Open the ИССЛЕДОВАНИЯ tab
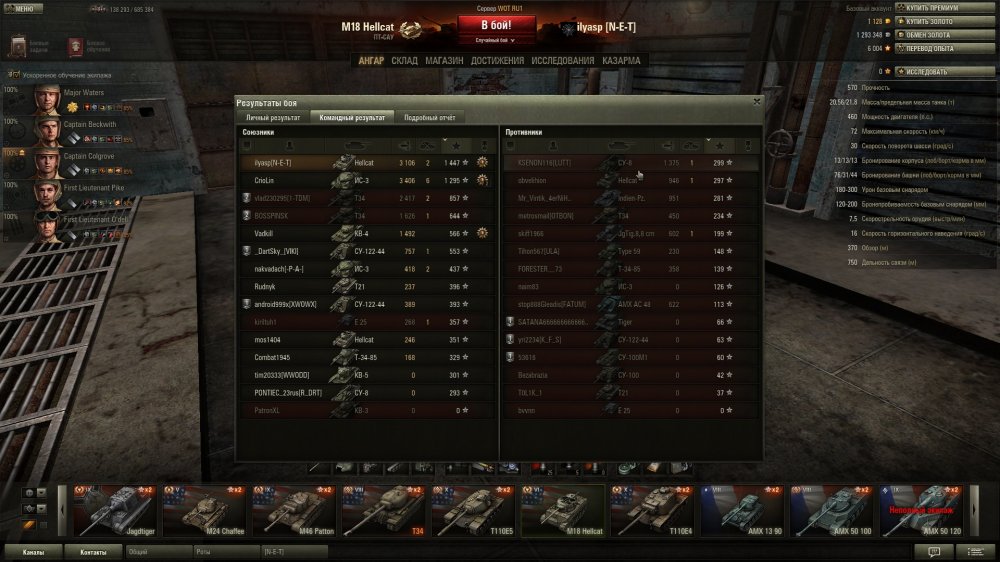 (x=563, y=61)
